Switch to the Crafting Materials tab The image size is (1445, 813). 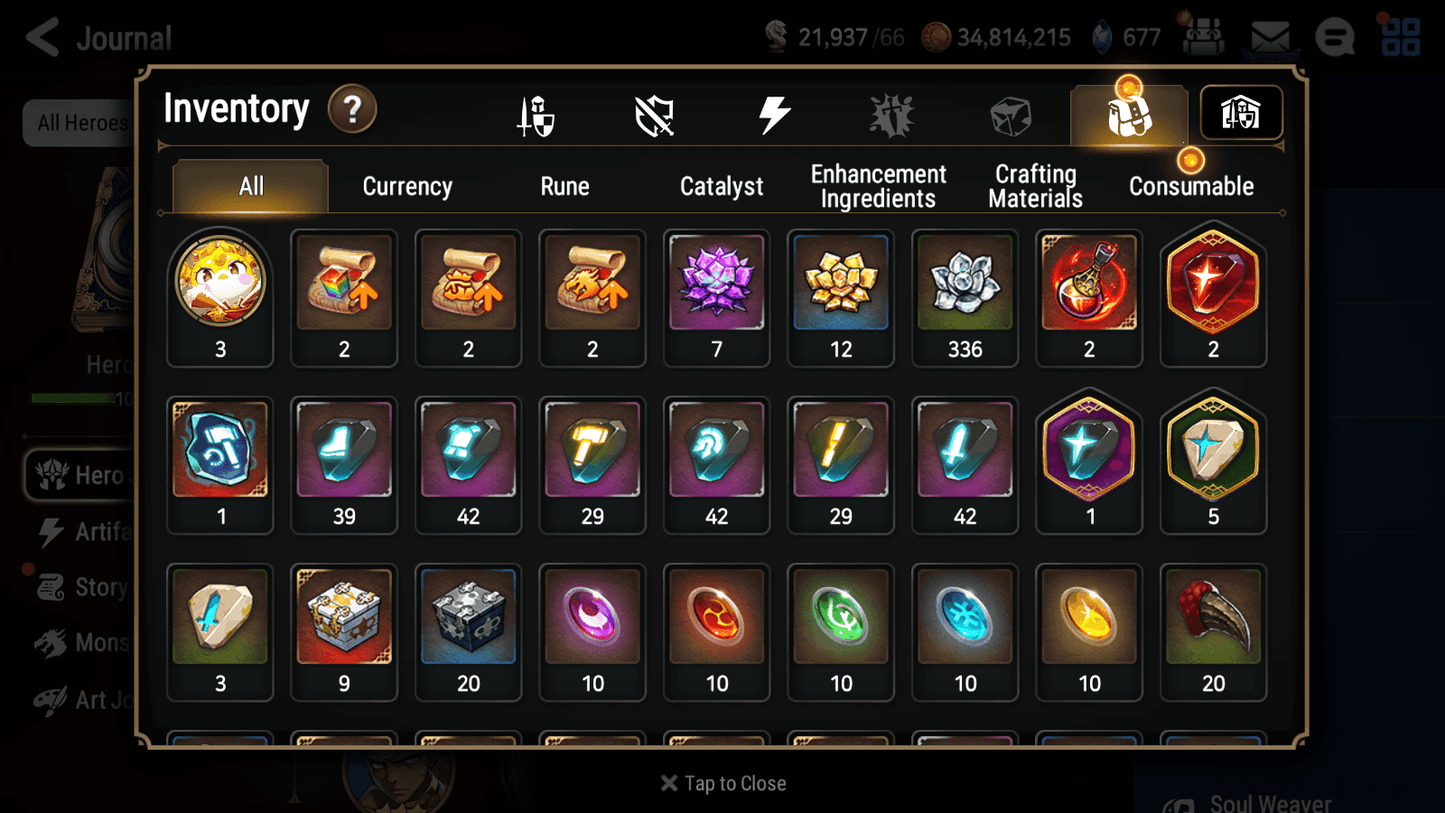1035,186
